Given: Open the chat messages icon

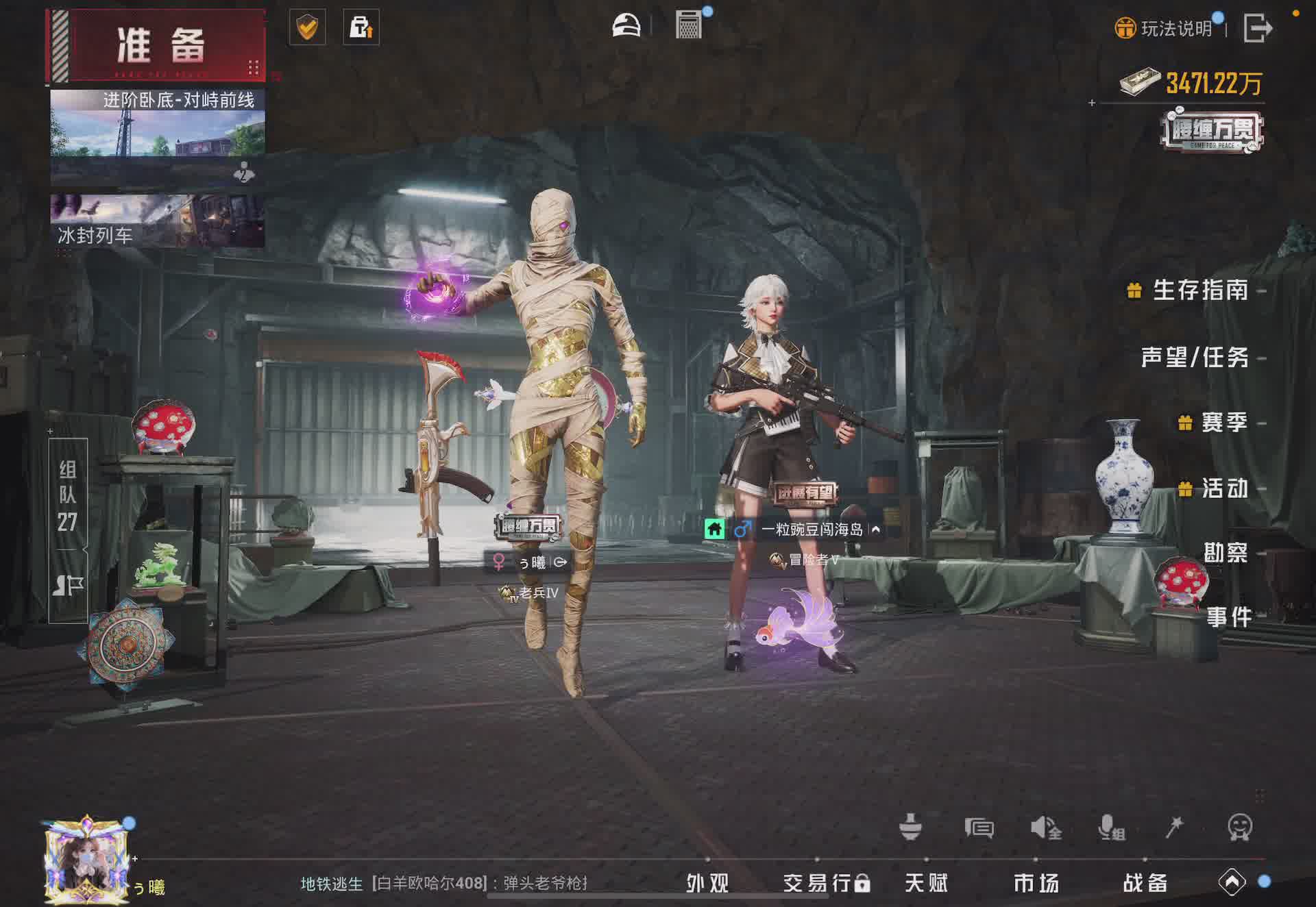Looking at the screenshot, I should [979, 828].
